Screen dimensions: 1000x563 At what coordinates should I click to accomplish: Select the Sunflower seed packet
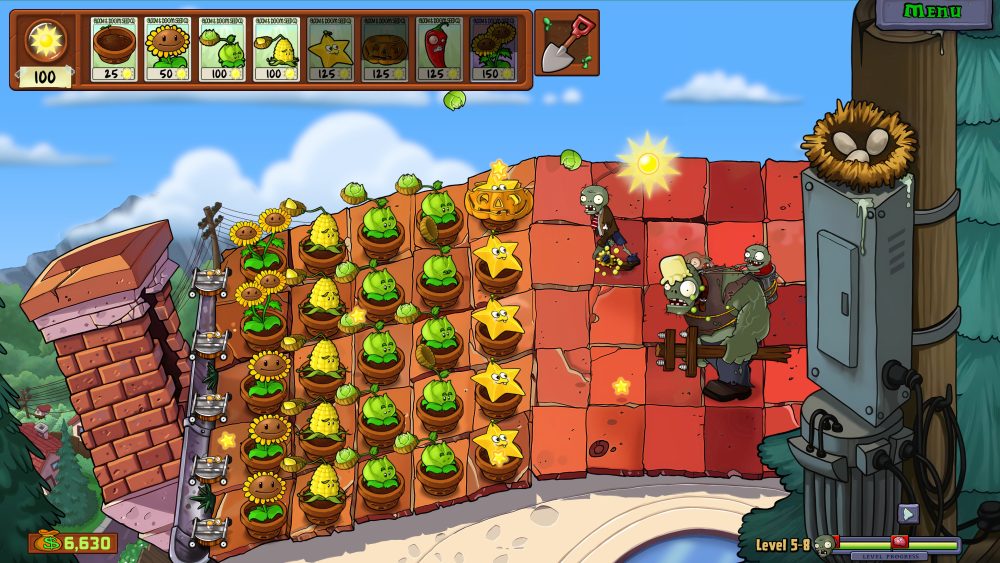pos(168,48)
